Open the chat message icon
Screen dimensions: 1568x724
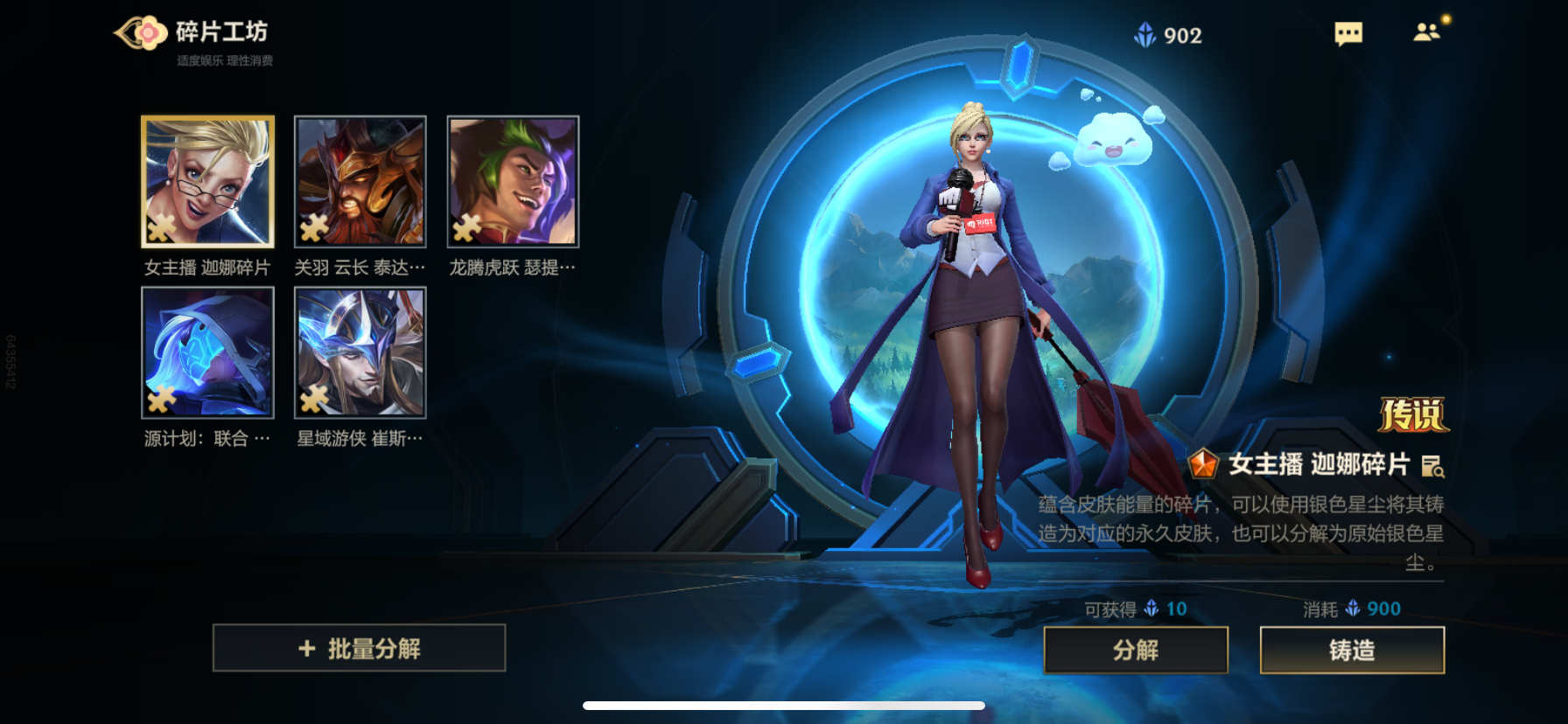[x=1348, y=34]
